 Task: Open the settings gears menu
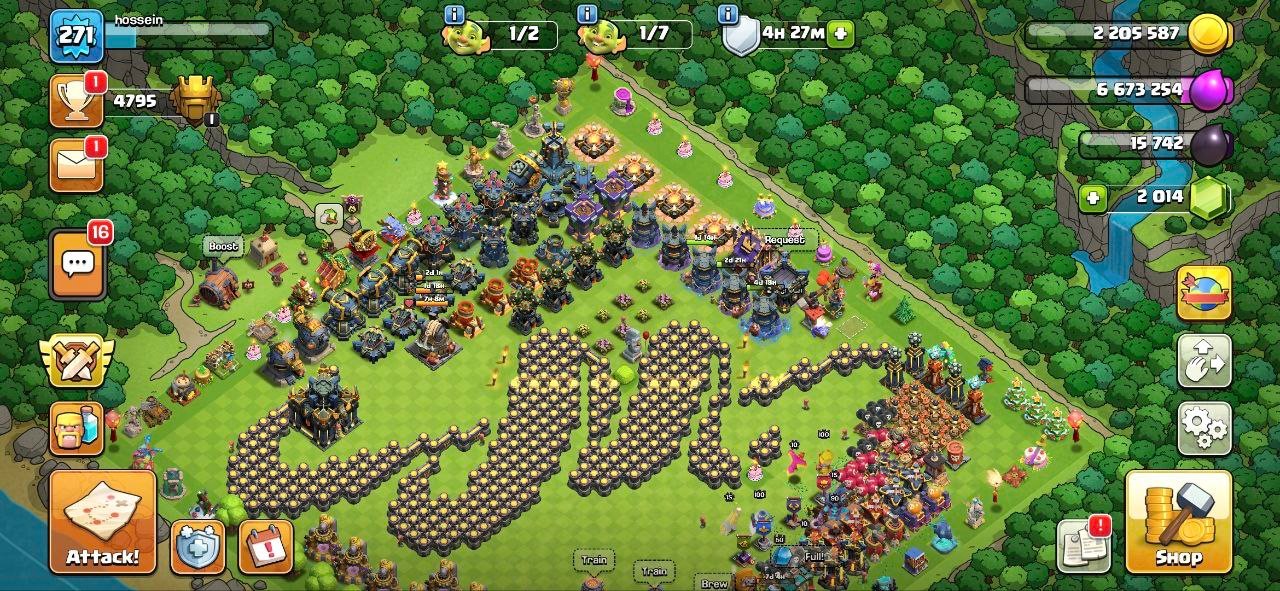1204,429
